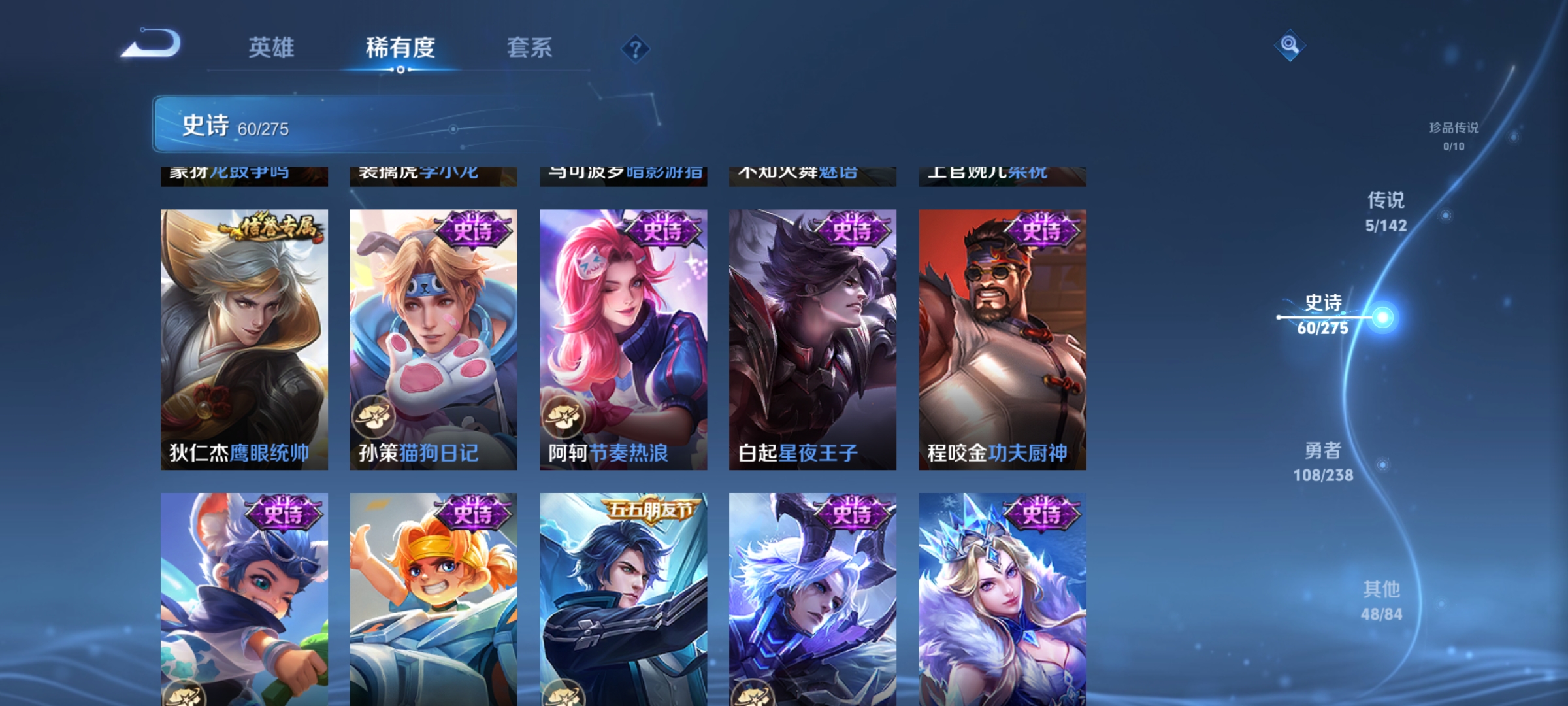Image resolution: width=1568 pixels, height=706 pixels.
Task: Open the 程咬金功夫厨神 skin details
Action: pyautogui.click(x=1003, y=327)
